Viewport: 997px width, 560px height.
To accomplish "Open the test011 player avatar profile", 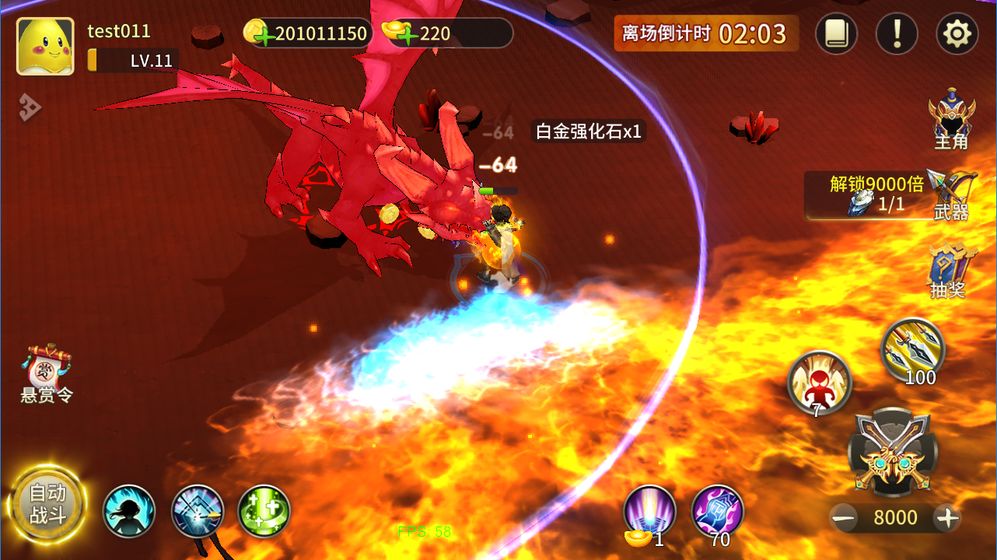I will pos(45,46).
